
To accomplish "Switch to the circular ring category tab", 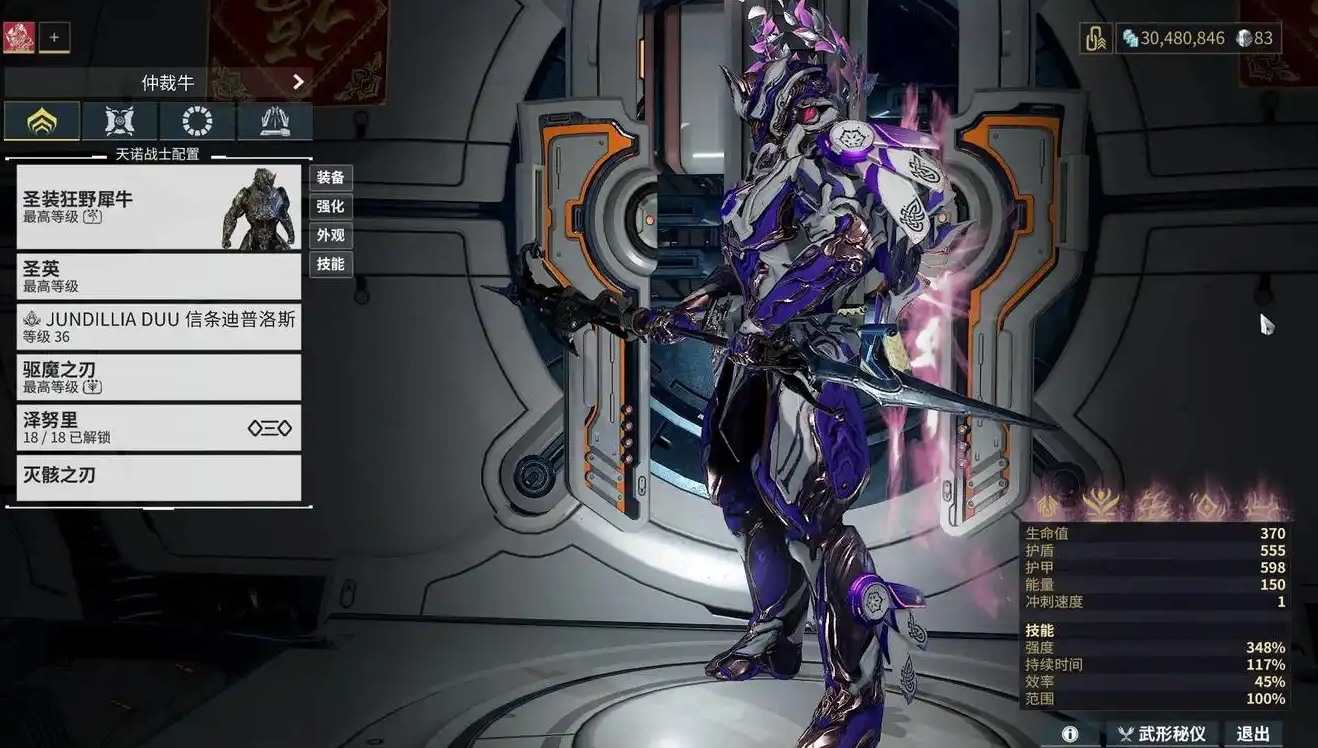I will click(x=197, y=121).
